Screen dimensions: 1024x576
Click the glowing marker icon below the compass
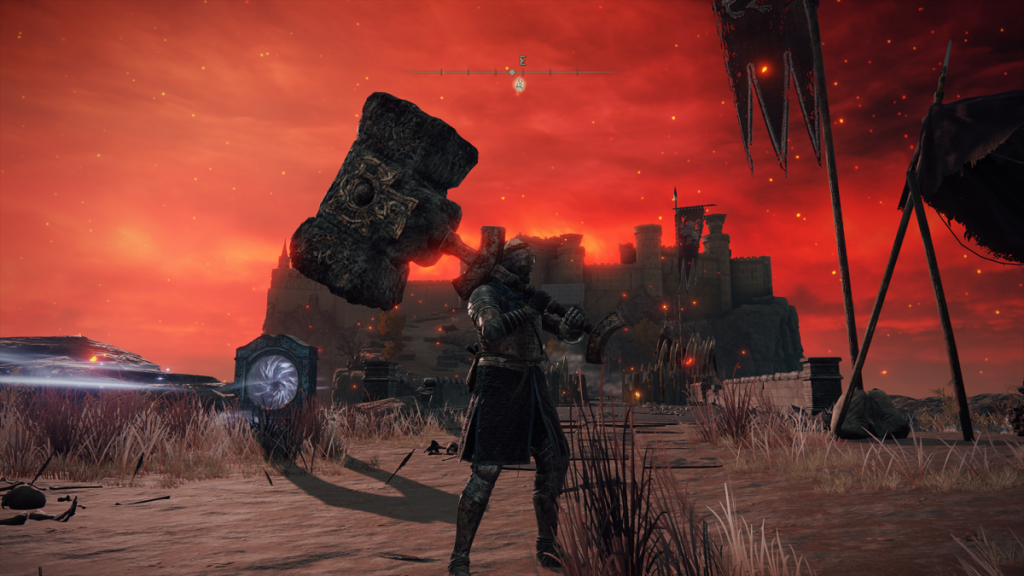(x=519, y=85)
